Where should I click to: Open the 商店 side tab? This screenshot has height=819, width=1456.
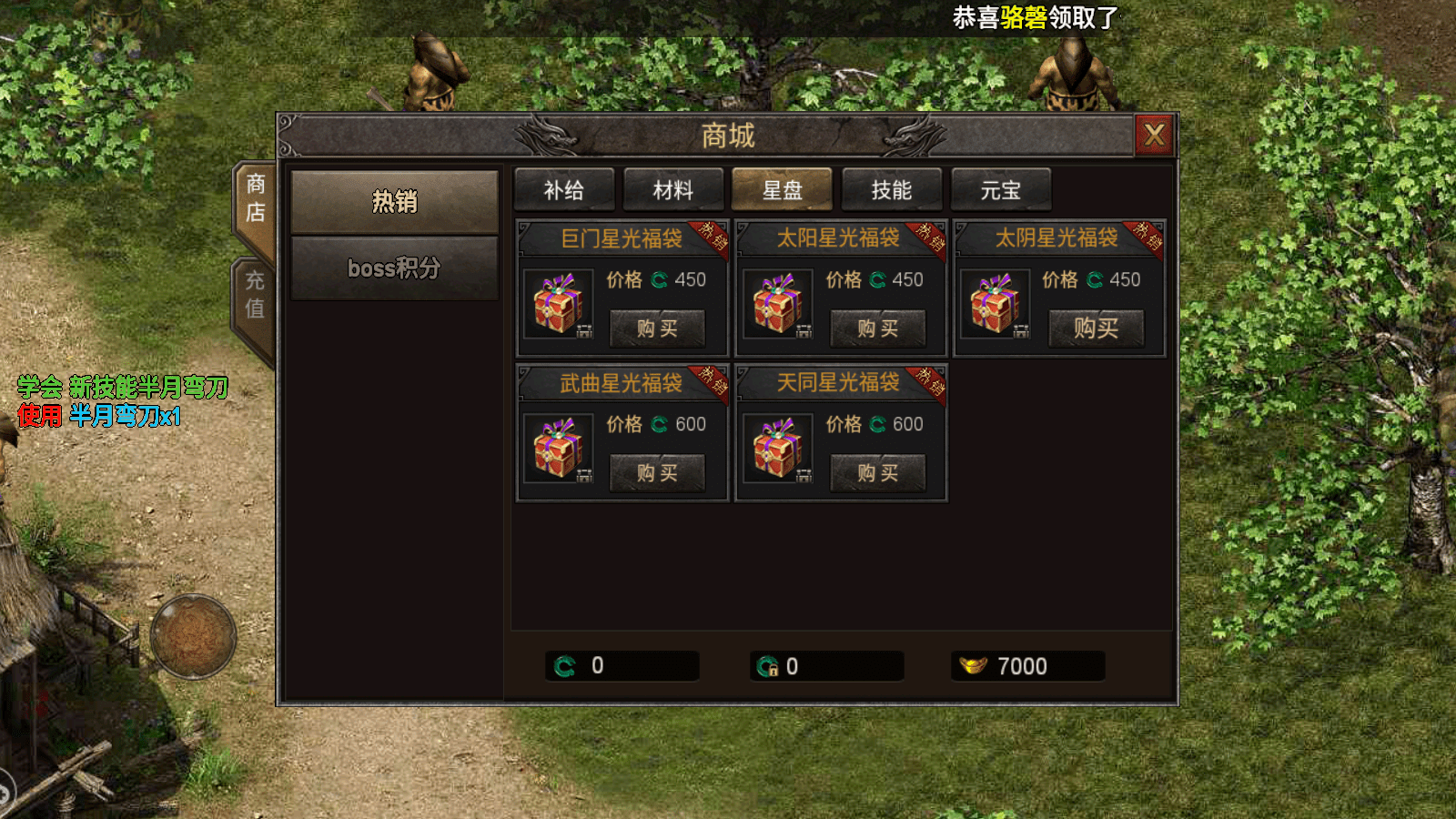point(256,198)
